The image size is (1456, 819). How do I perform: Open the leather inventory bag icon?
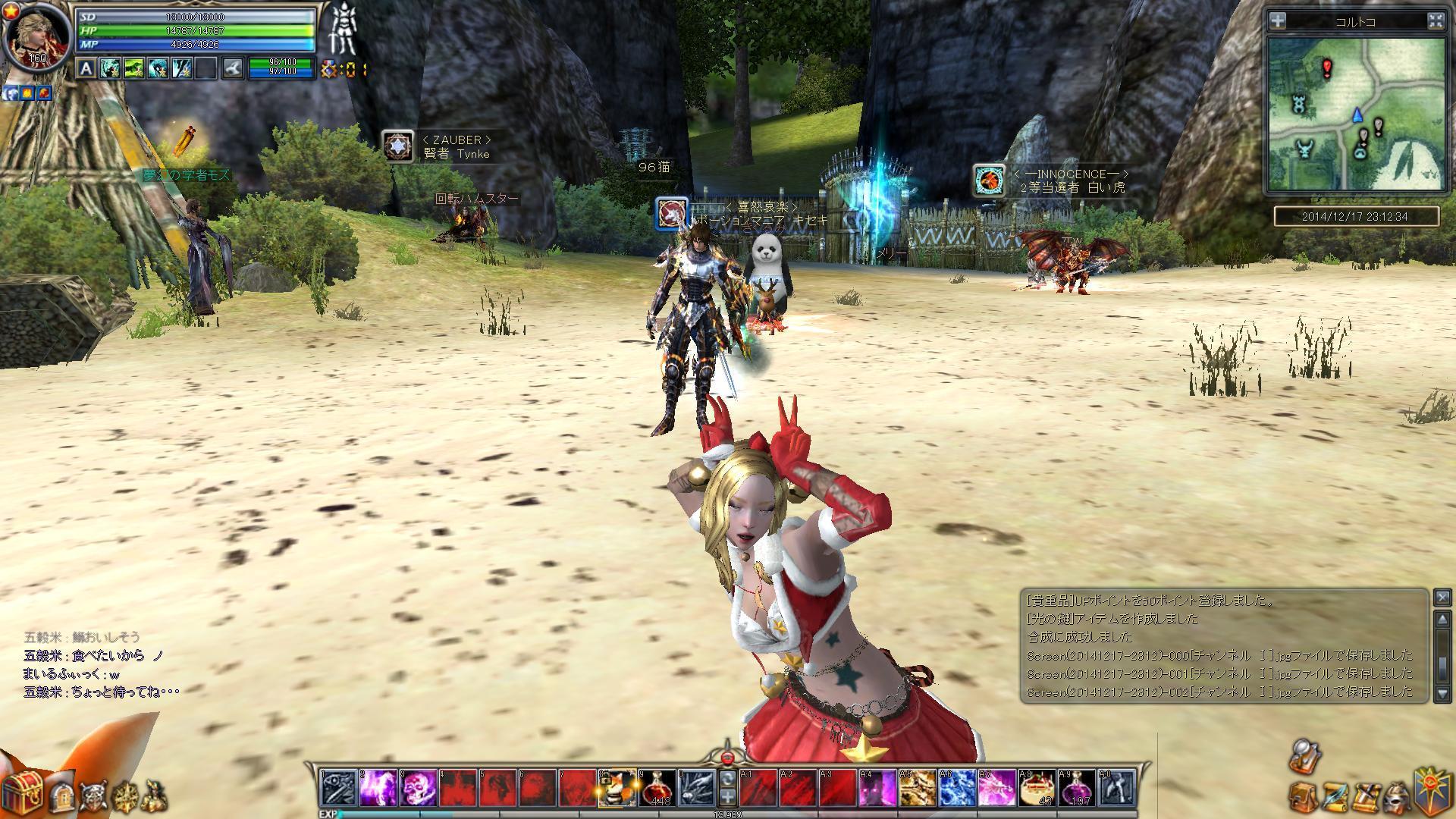1301,796
